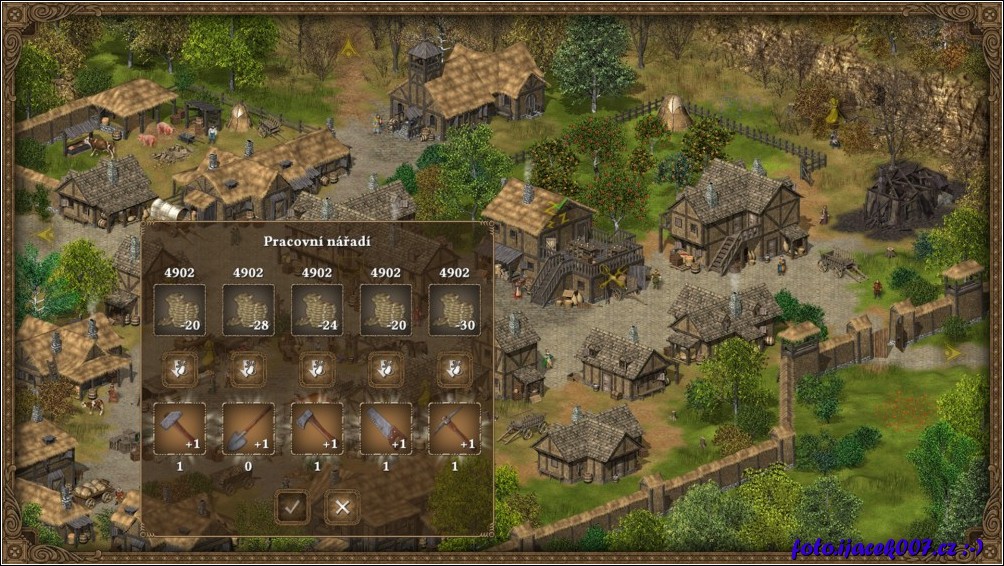
Task: Click the yellow scroll arrow pointing right
Action: (952, 352)
